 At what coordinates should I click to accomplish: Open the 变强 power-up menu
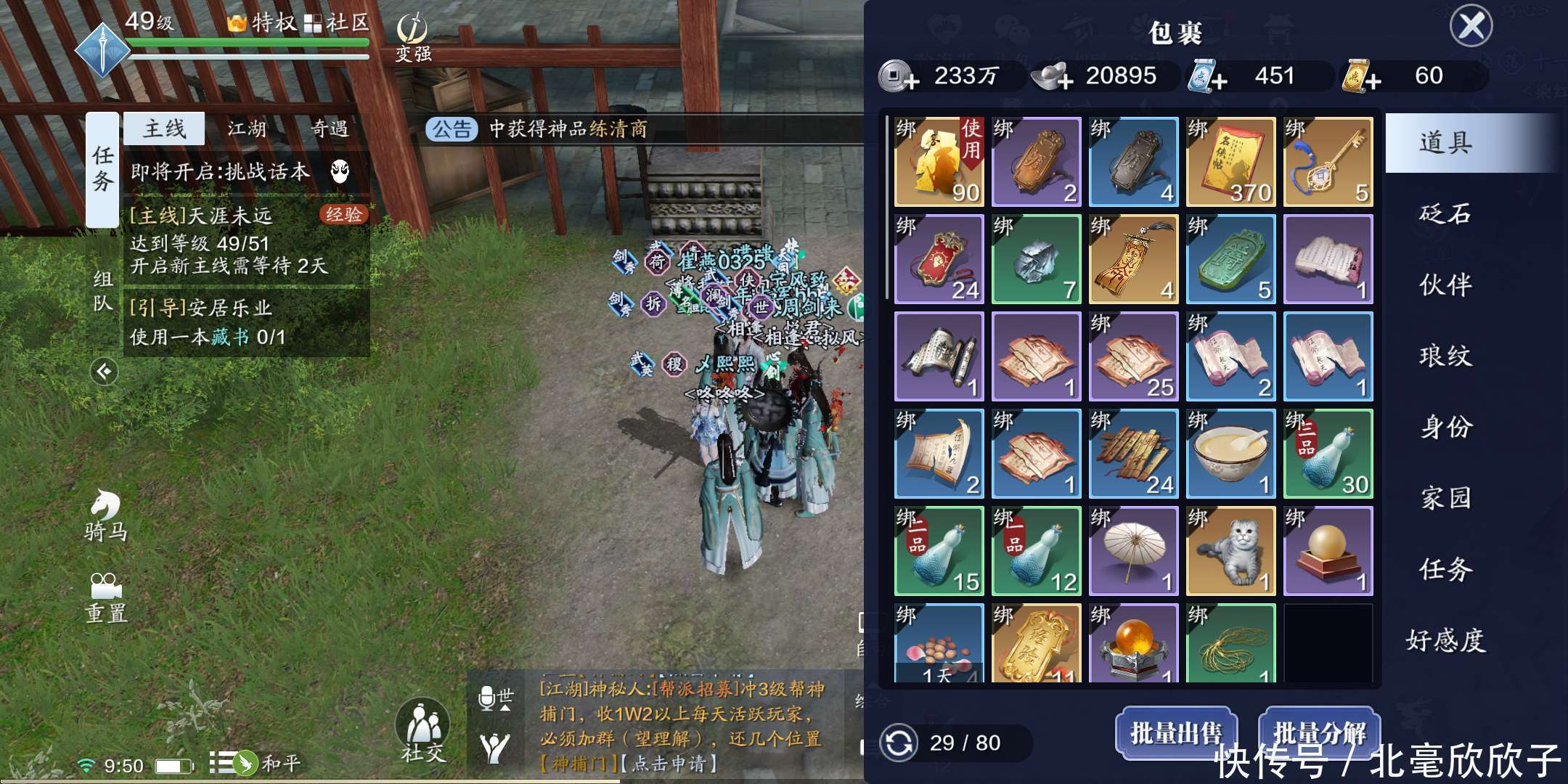[x=412, y=38]
